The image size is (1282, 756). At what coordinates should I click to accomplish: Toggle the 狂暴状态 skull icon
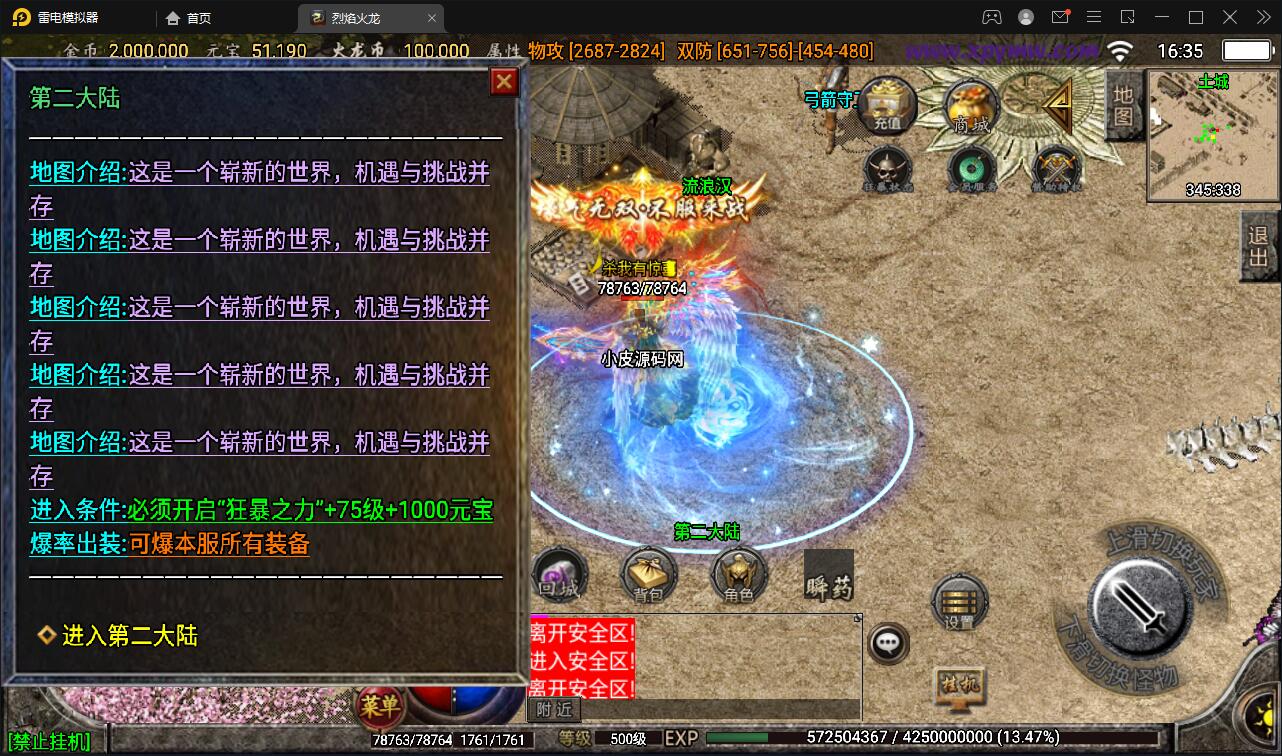(x=886, y=170)
